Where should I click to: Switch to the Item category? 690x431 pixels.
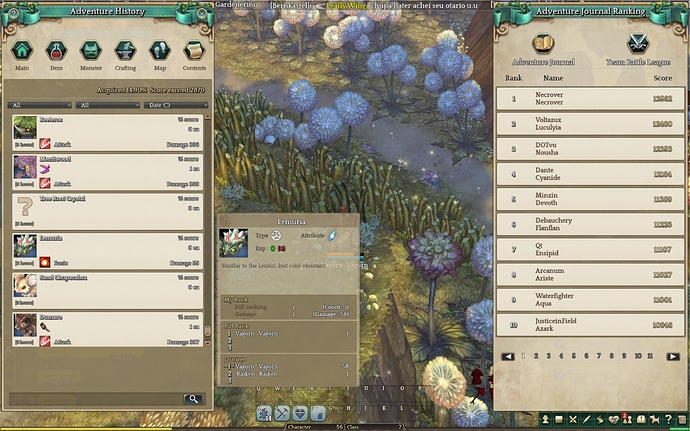click(56, 52)
